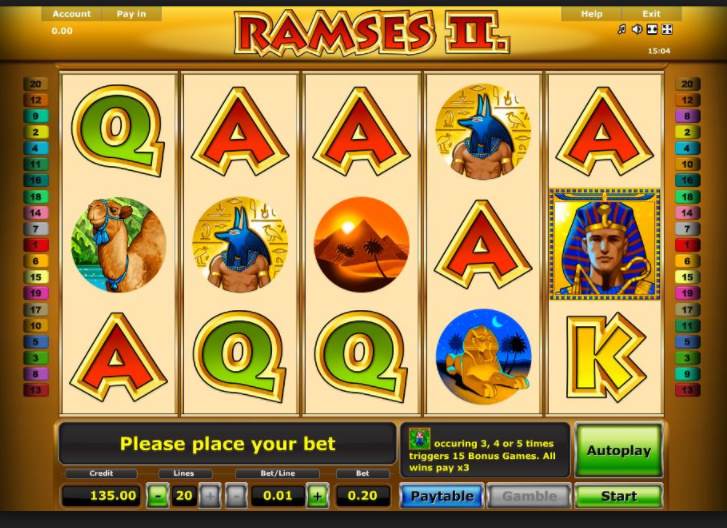Hit the green Start button
Screen dimensions: 727x528
click(618, 495)
